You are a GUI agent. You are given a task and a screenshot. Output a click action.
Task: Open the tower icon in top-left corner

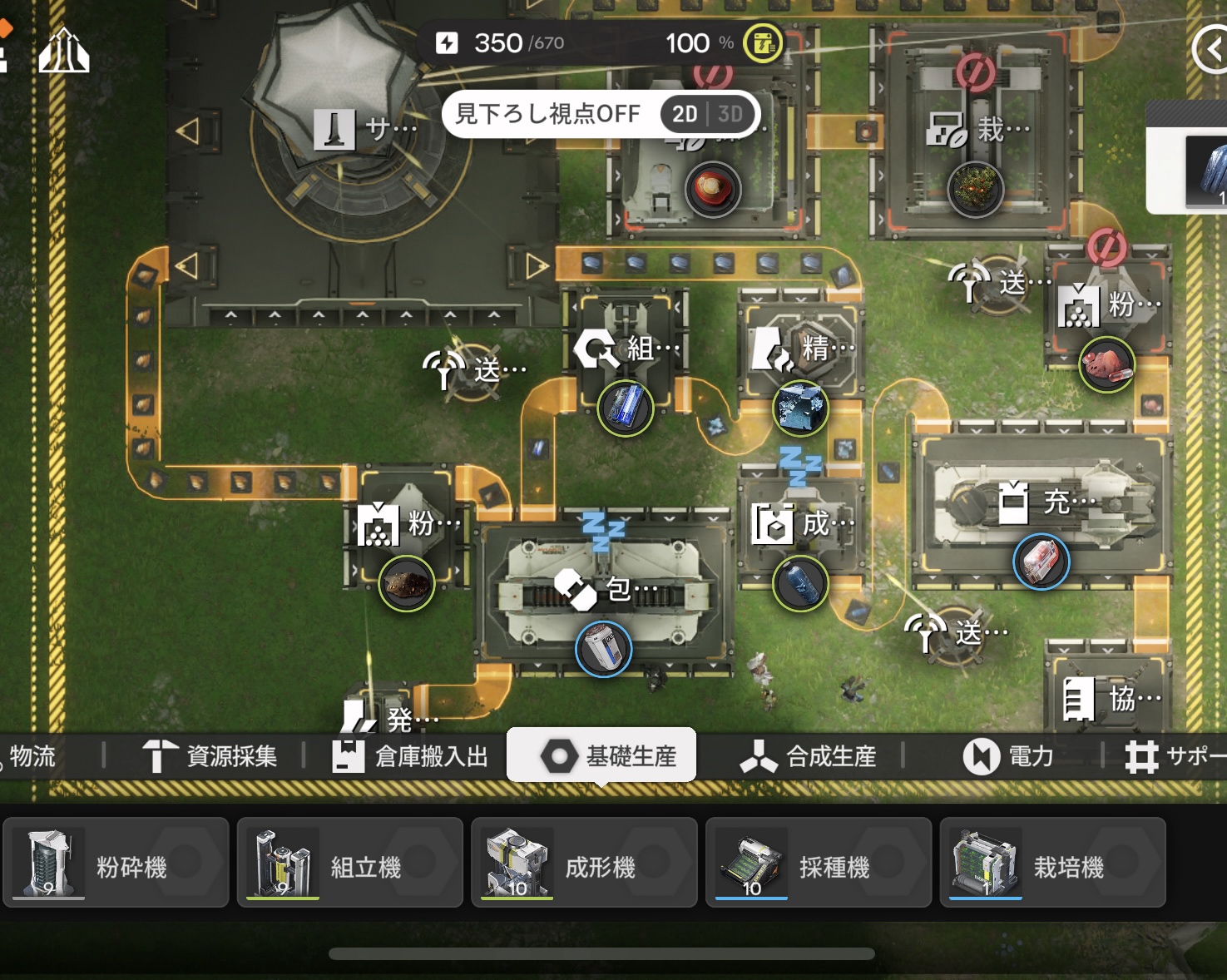64,52
